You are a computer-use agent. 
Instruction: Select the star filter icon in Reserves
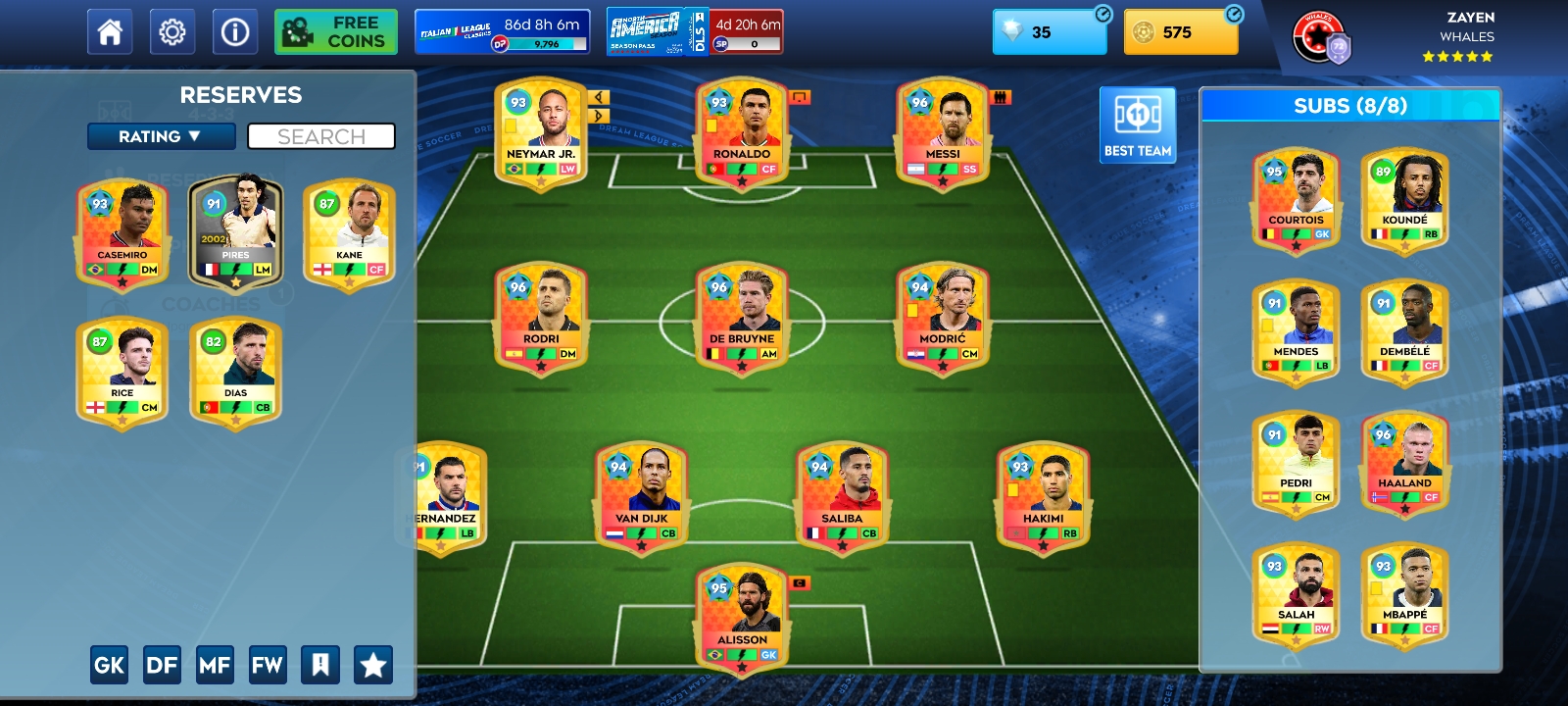(x=372, y=664)
